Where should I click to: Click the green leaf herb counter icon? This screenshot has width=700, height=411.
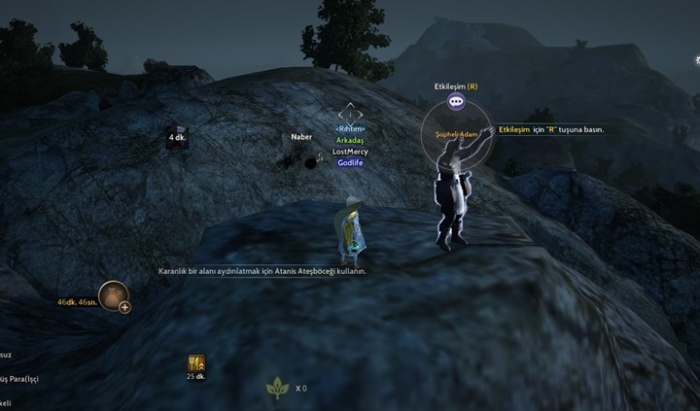pyautogui.click(x=276, y=388)
